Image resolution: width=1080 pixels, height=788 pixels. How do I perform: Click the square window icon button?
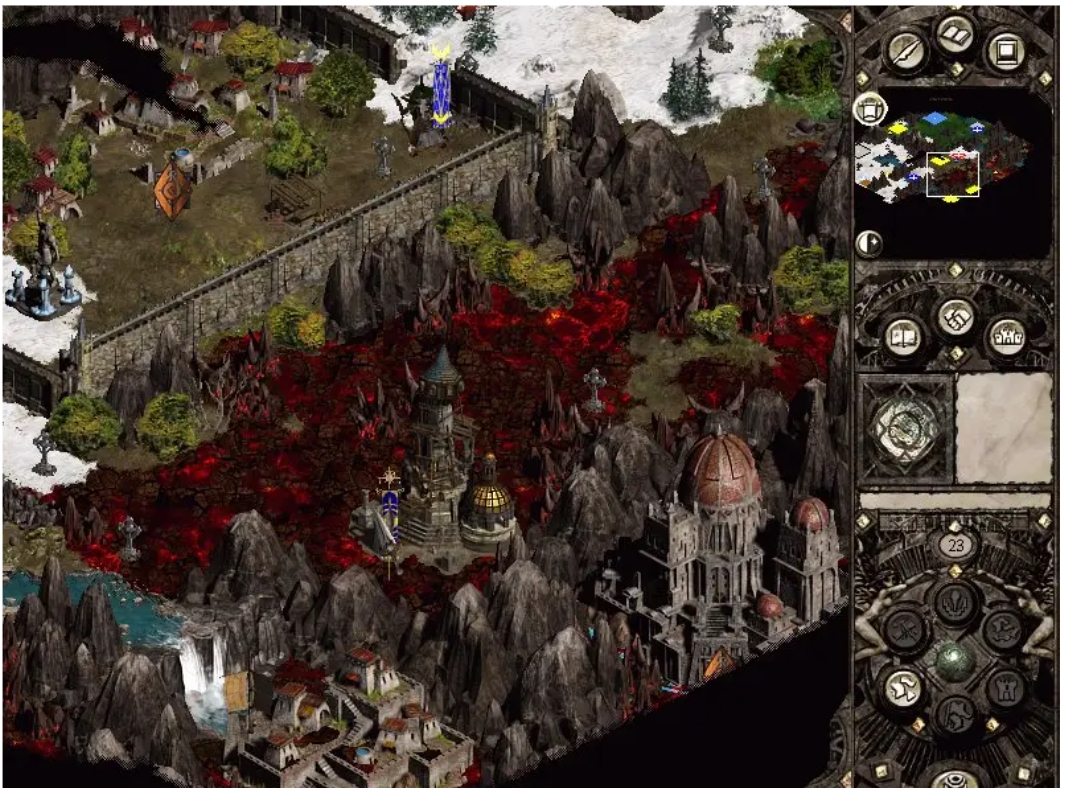tap(1003, 50)
